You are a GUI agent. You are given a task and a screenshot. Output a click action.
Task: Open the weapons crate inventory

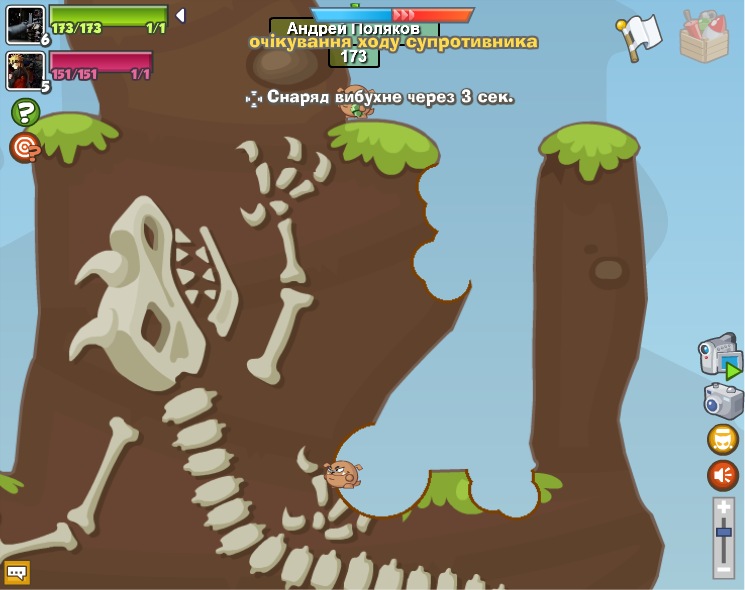click(x=704, y=37)
